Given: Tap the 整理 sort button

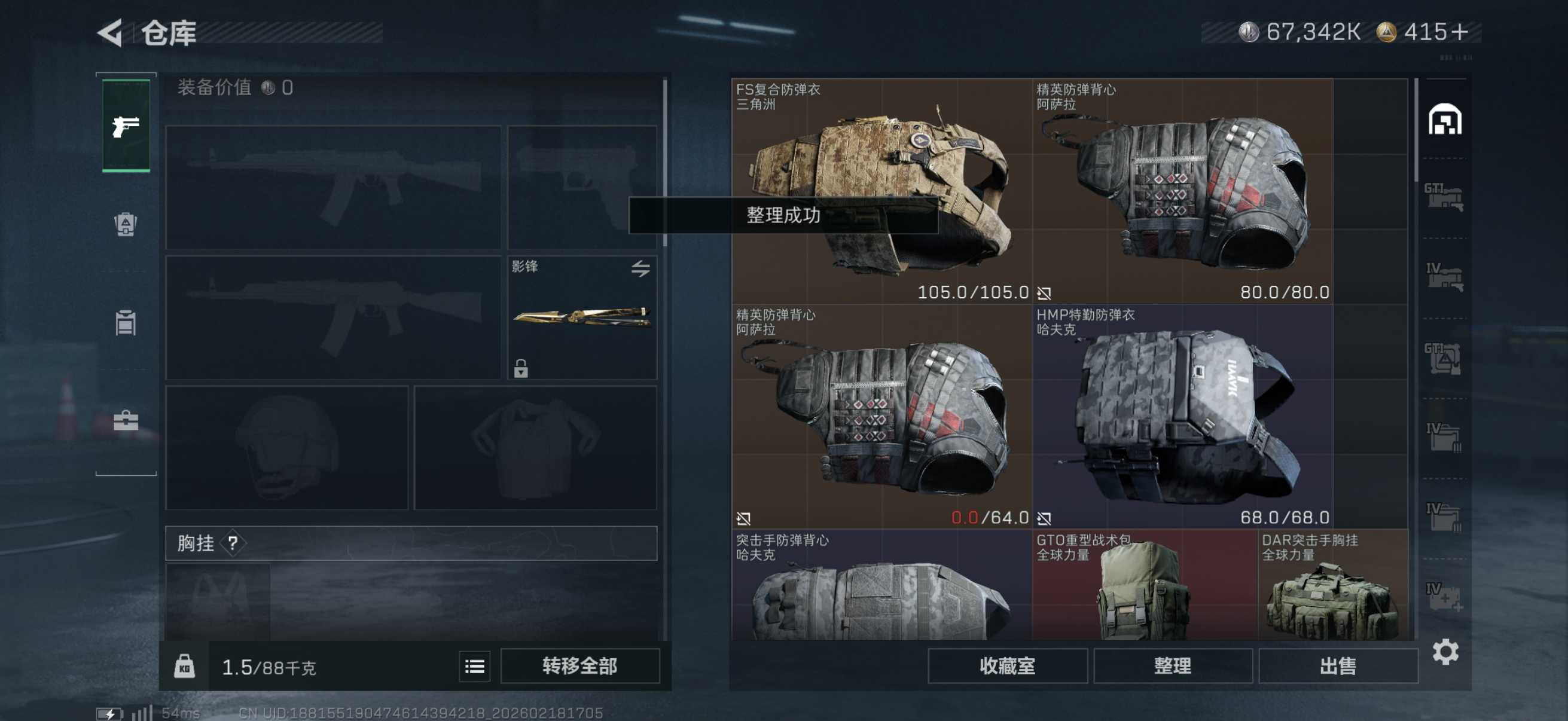Looking at the screenshot, I should pos(1172,666).
